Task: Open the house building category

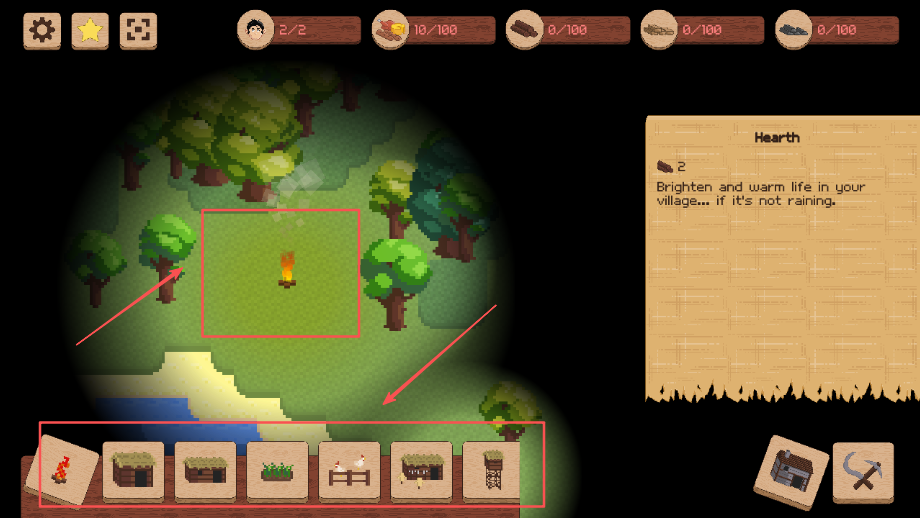Action: pyautogui.click(x=791, y=471)
